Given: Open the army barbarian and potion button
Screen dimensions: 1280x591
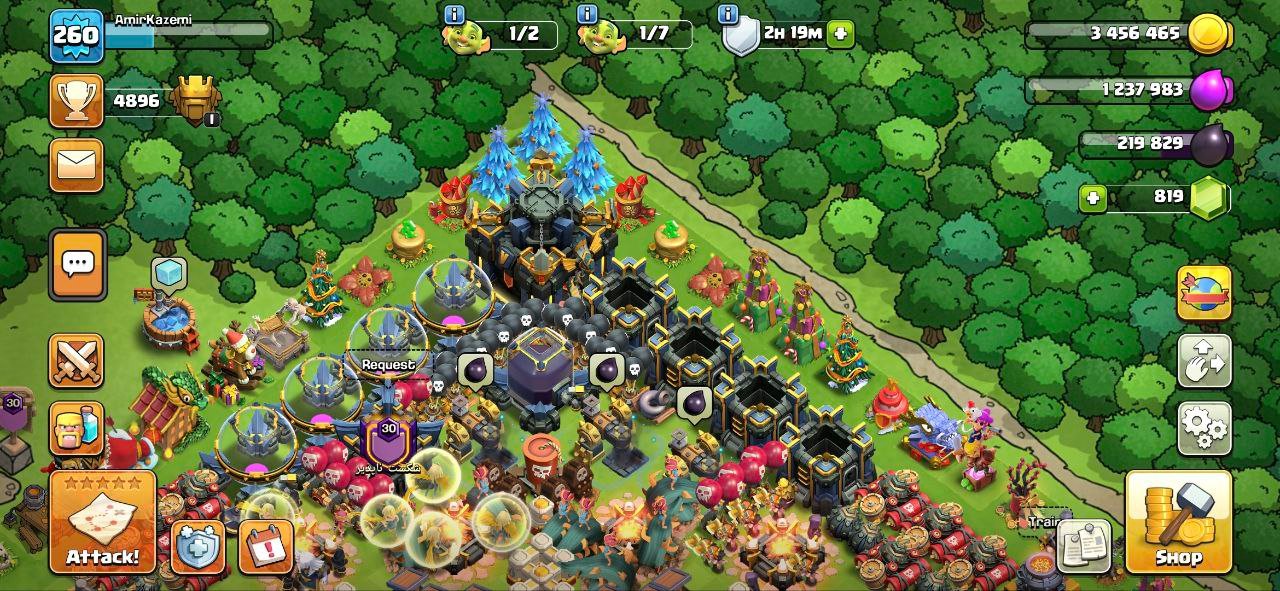Looking at the screenshot, I should (77, 429).
